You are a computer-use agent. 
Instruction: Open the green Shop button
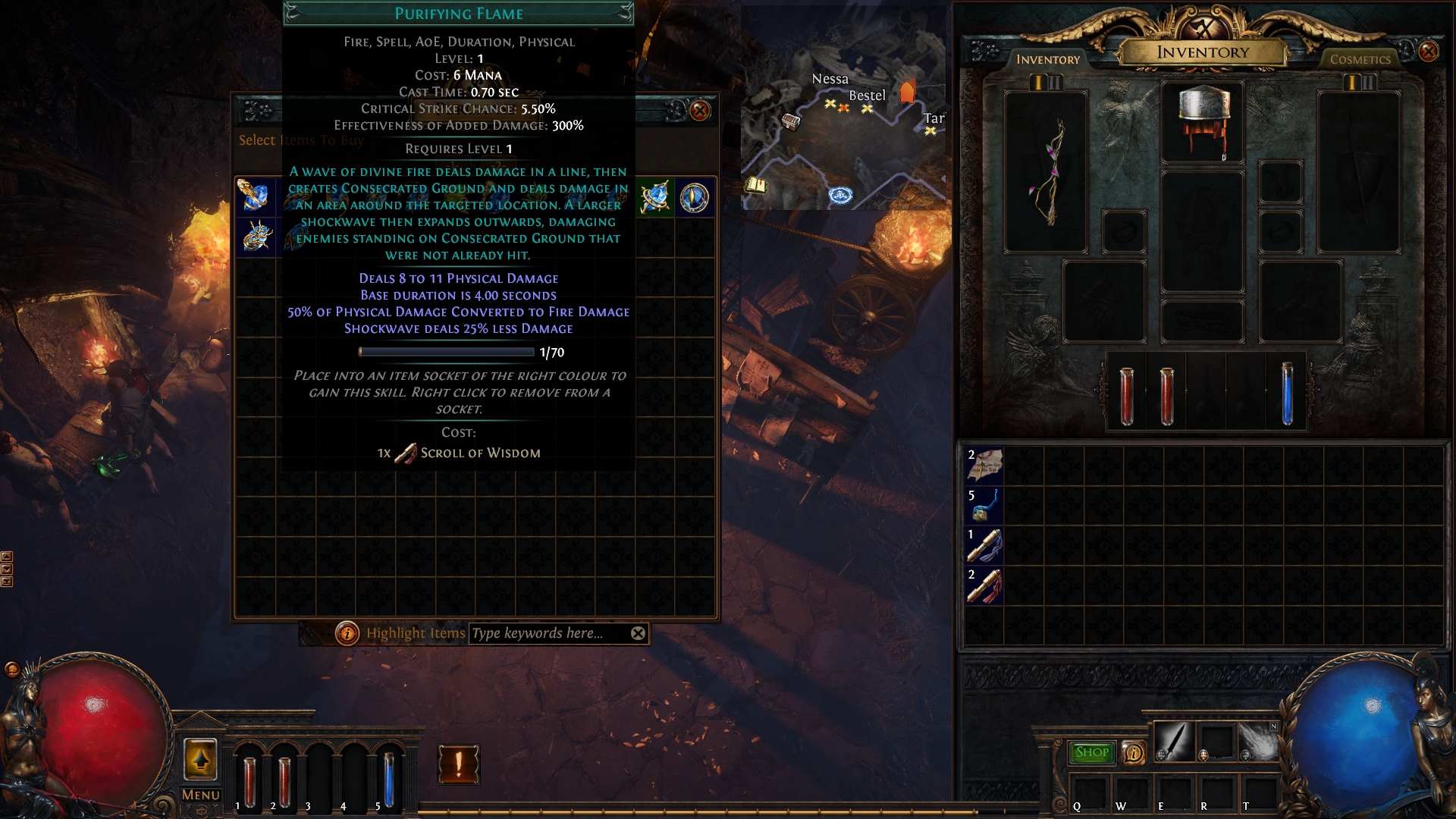tap(1091, 752)
